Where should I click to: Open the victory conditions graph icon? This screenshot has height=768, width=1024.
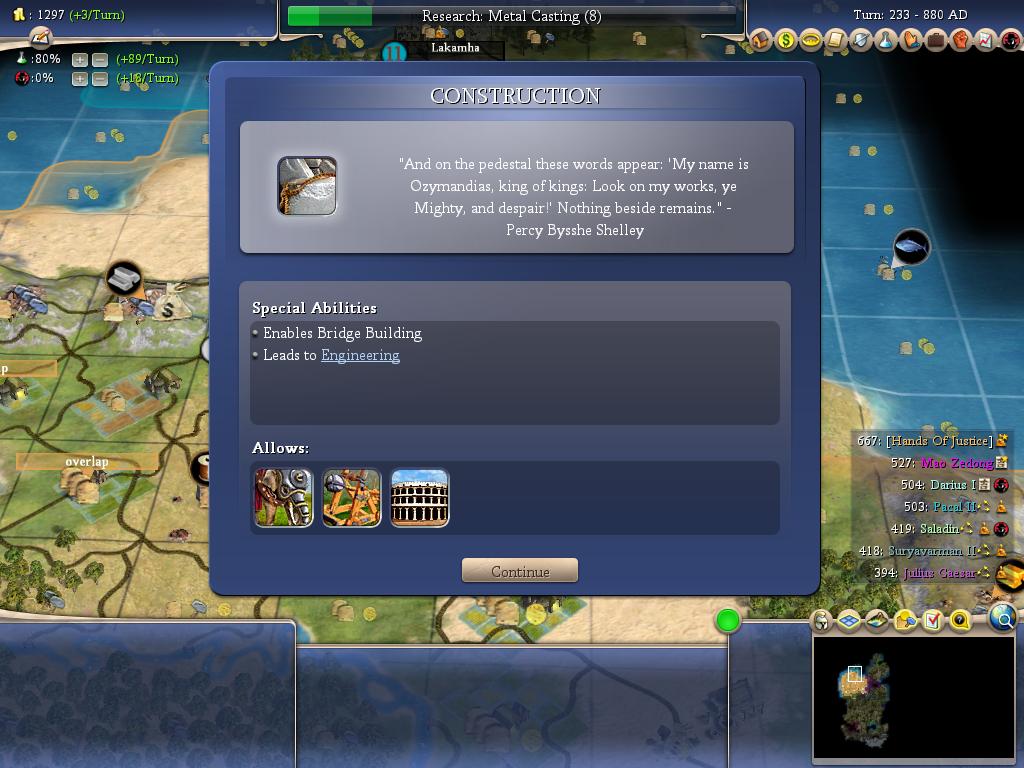(985, 41)
